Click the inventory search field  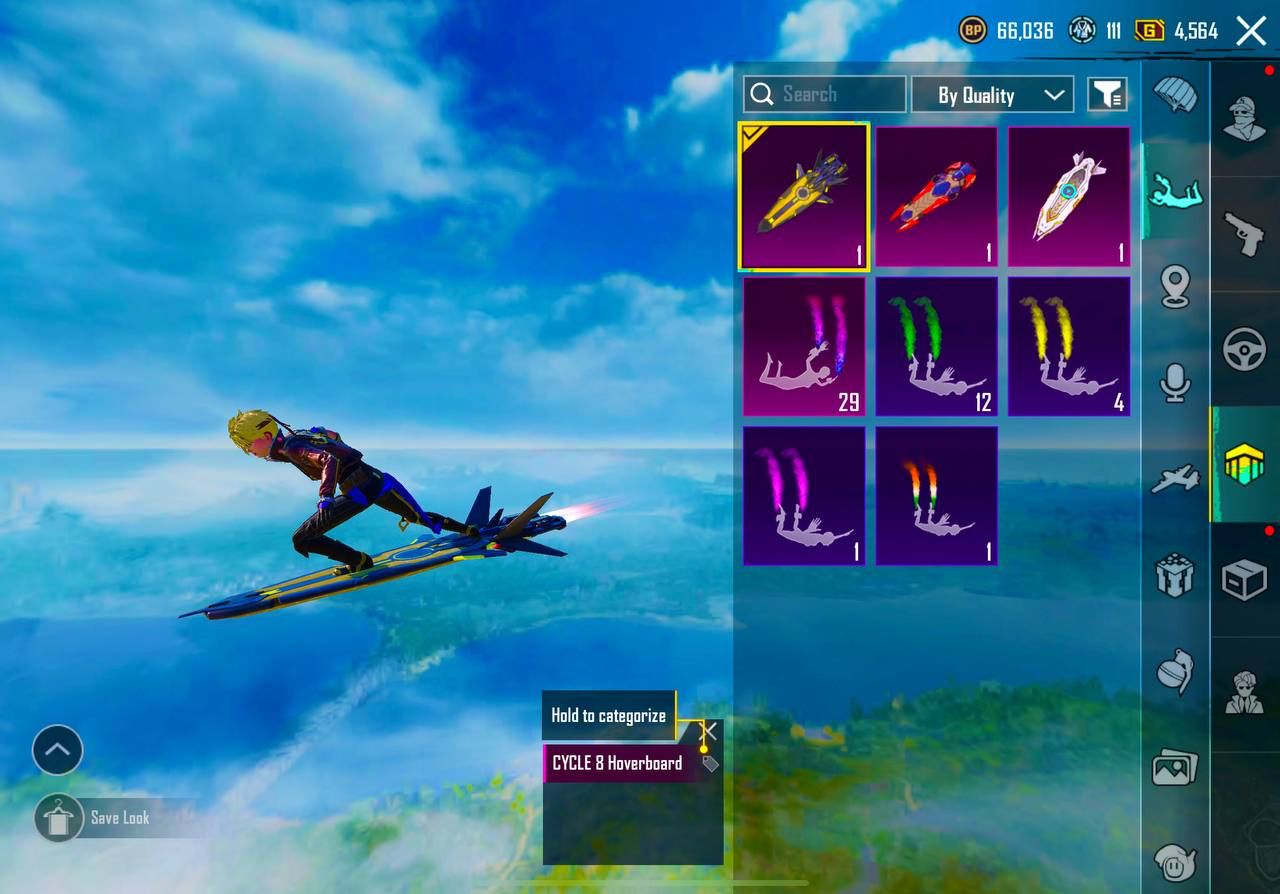coord(825,94)
